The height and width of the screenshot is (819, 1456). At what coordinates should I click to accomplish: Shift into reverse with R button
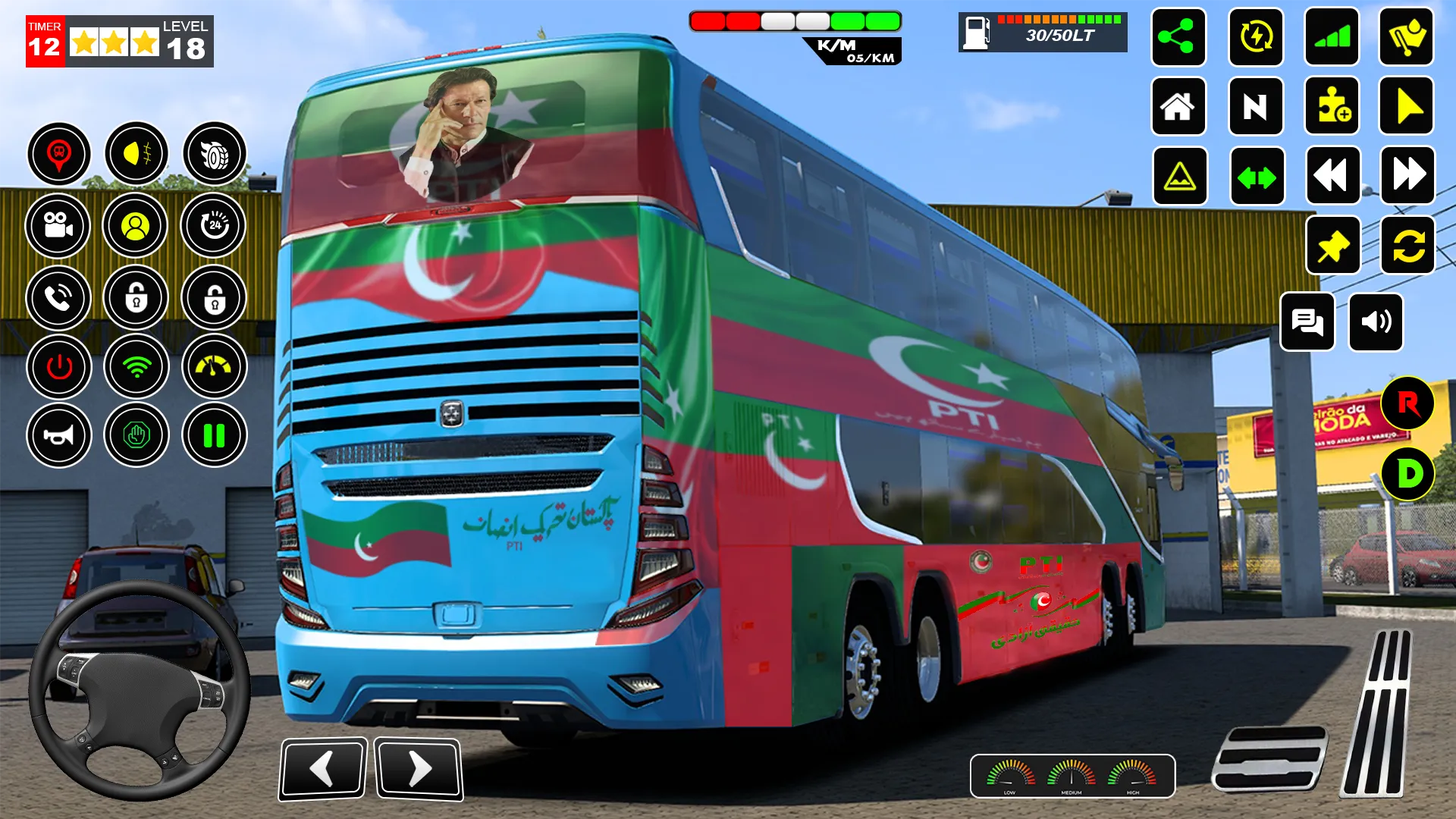1407,403
